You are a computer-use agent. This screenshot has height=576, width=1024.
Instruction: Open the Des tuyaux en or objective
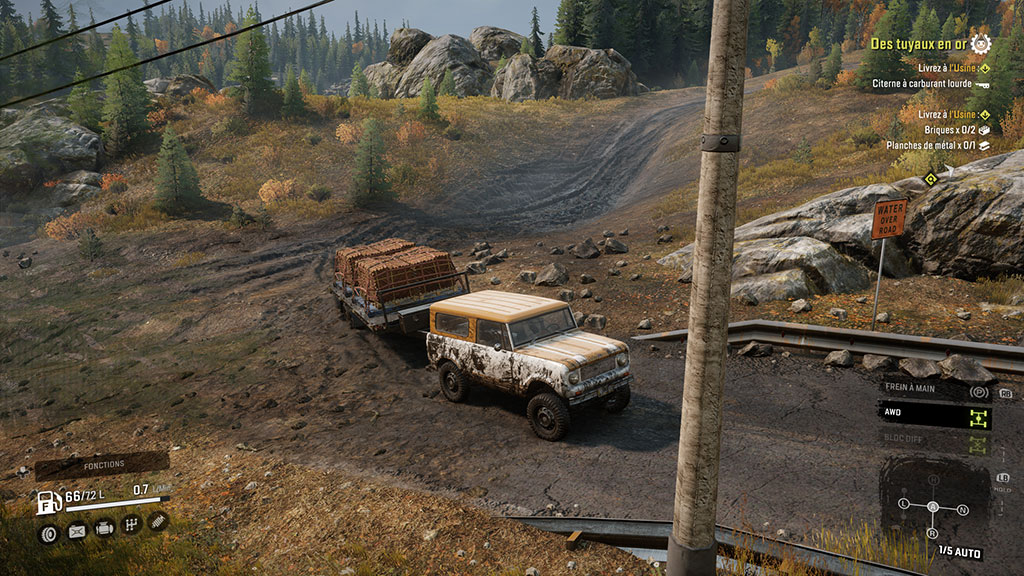pyautogui.click(x=920, y=43)
